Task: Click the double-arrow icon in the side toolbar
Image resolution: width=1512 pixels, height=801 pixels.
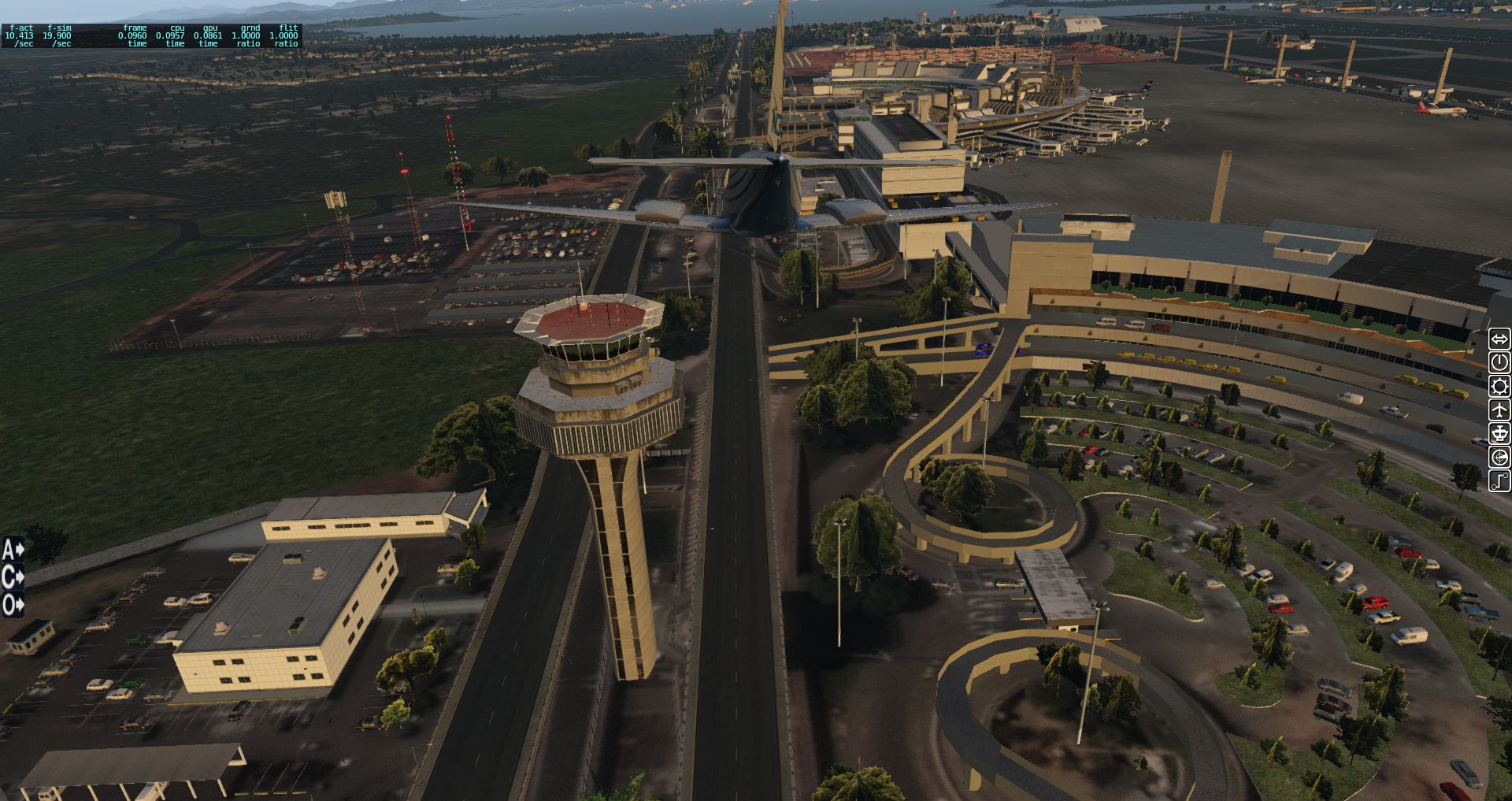Action: coord(1499,339)
